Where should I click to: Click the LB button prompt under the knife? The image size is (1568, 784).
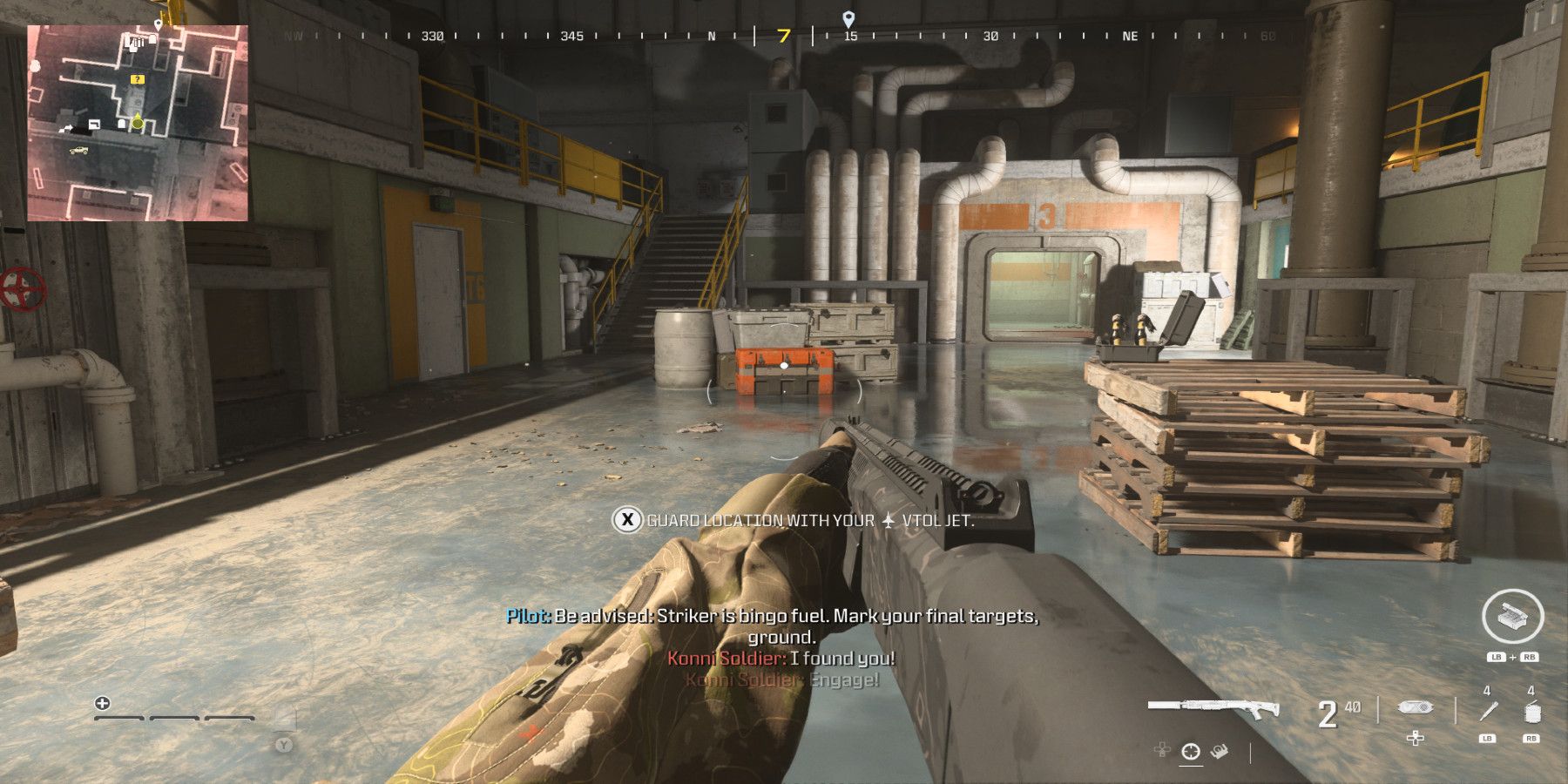[1485, 737]
